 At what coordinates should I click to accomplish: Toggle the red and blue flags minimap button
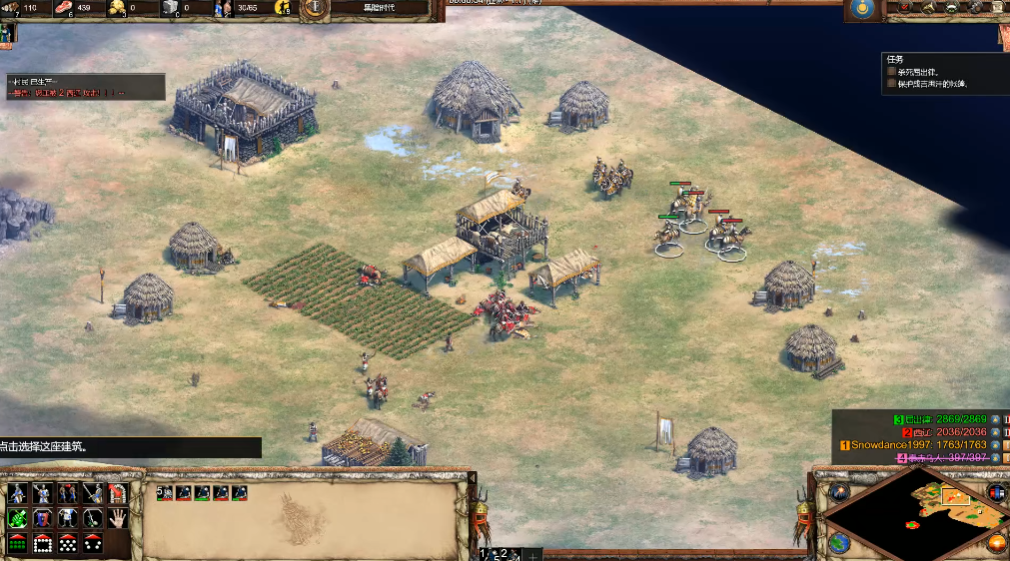point(996,492)
